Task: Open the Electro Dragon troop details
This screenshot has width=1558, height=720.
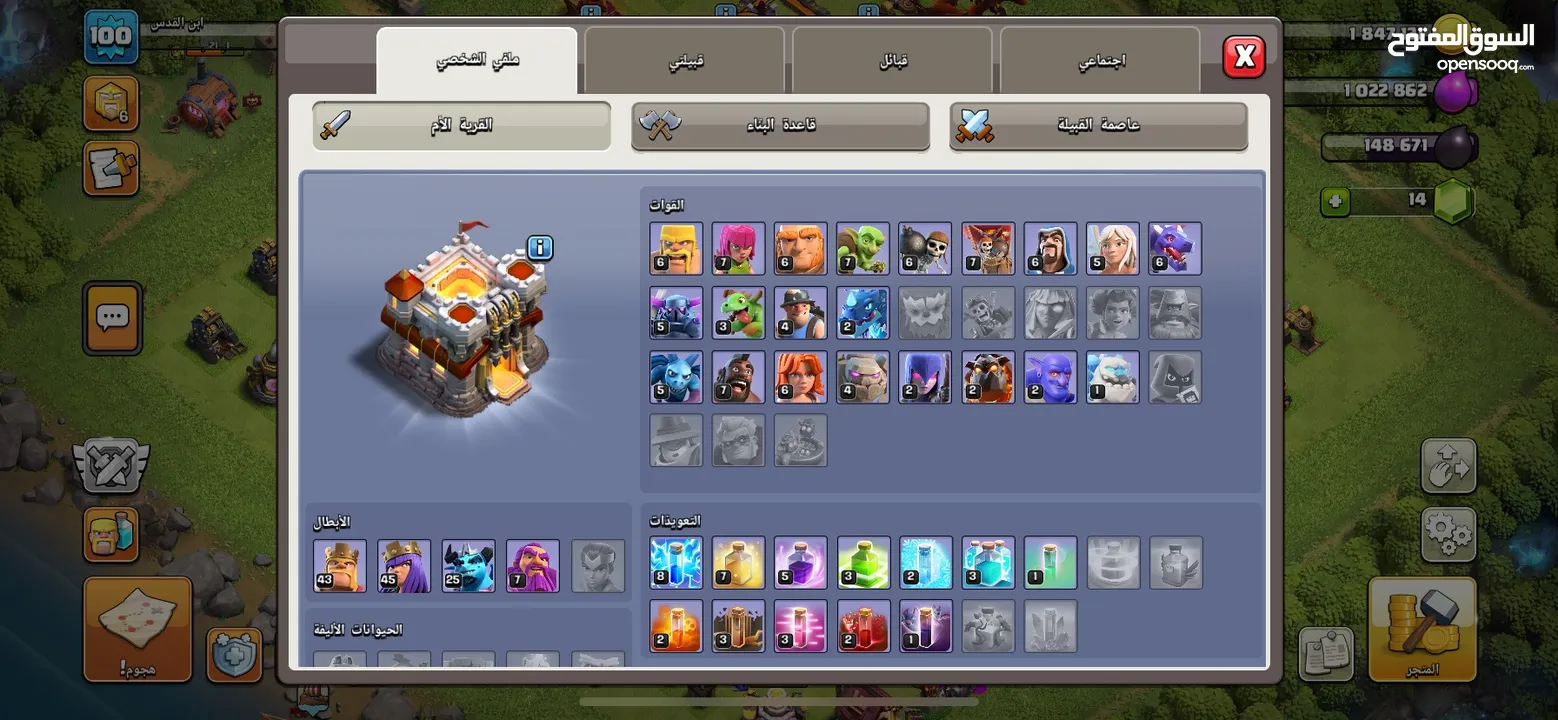Action: tap(862, 312)
